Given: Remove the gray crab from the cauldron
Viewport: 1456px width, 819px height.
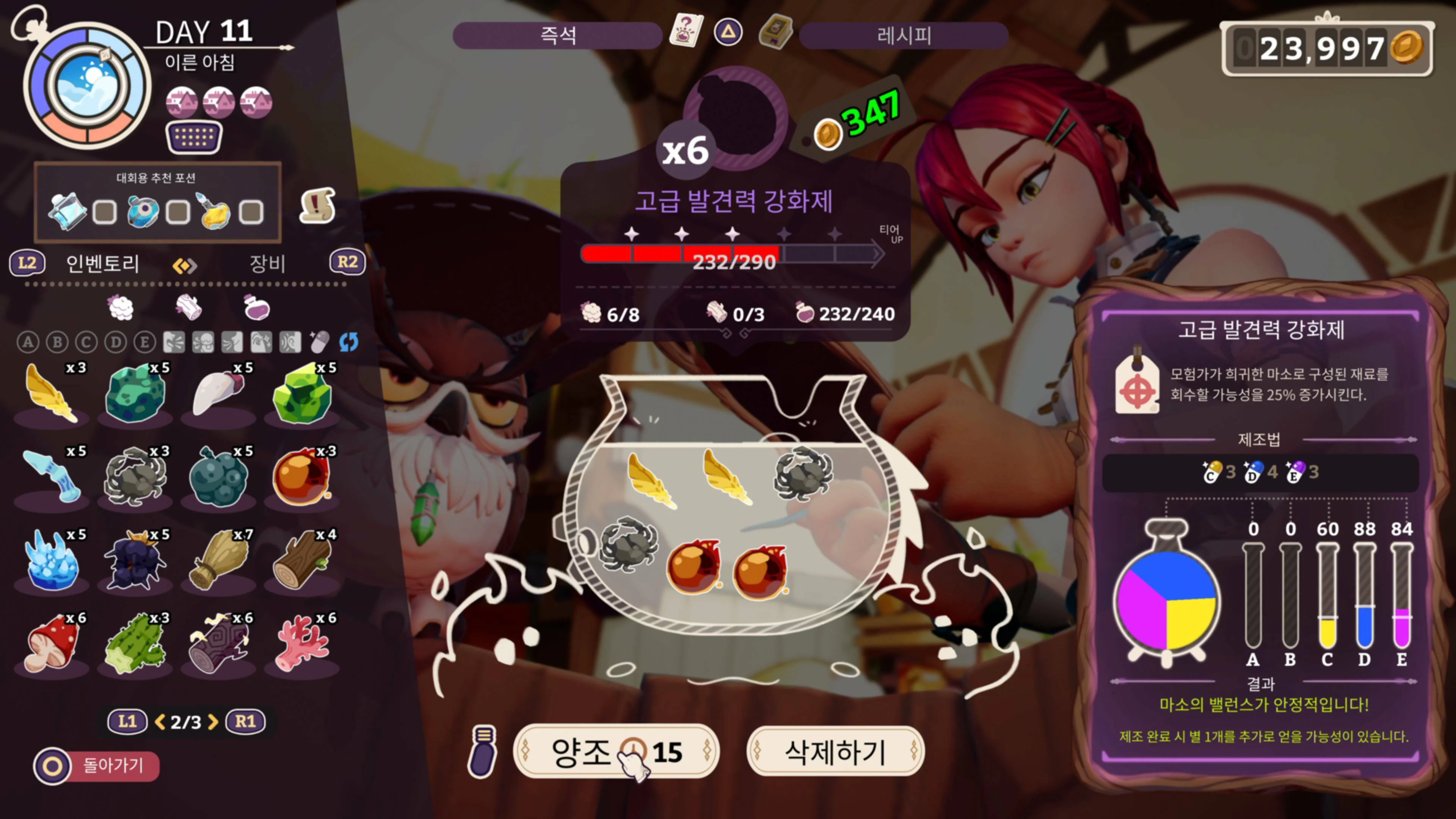Looking at the screenshot, I should [803, 474].
